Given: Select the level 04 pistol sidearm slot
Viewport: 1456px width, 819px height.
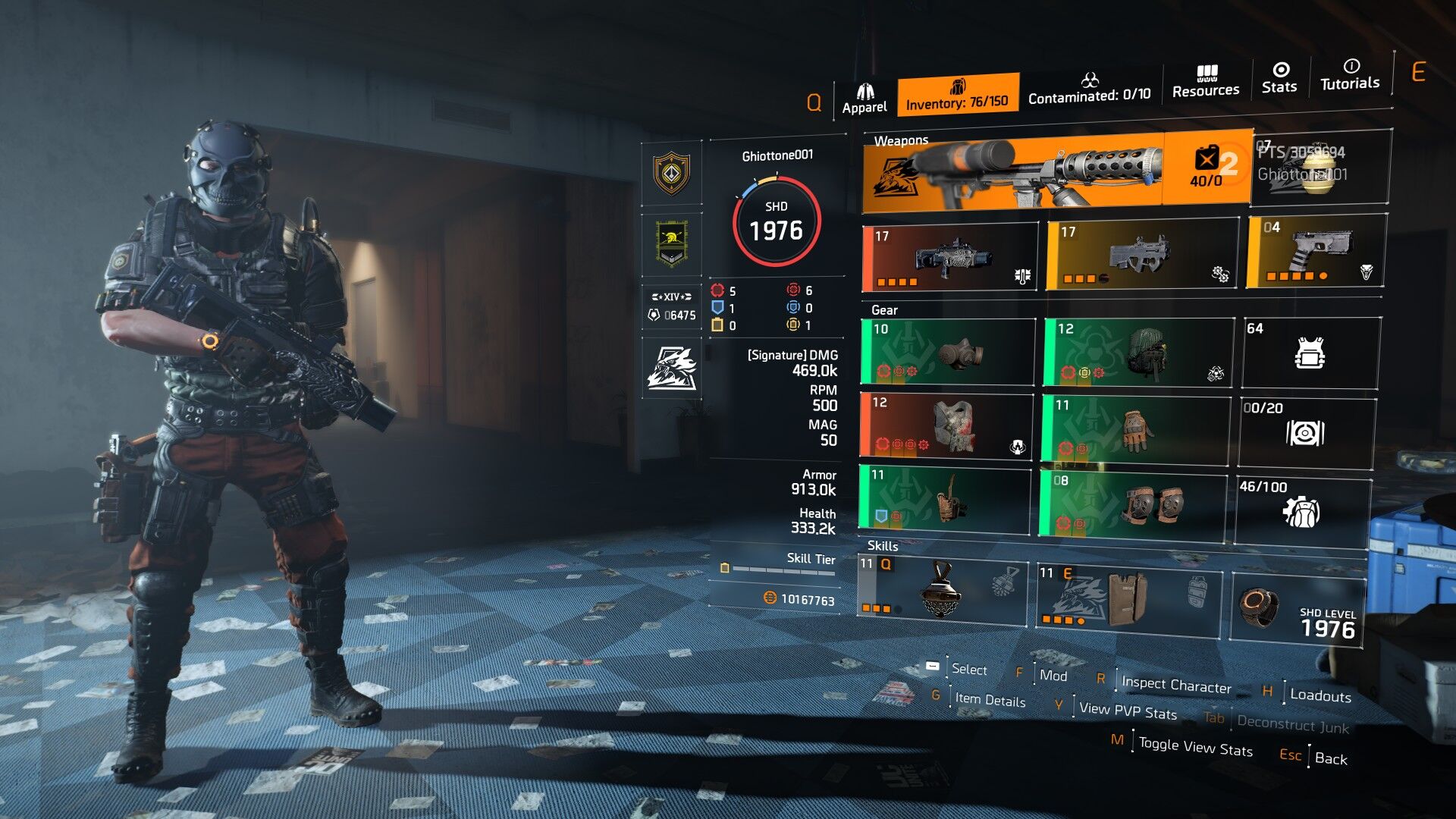Looking at the screenshot, I should click(x=1316, y=251).
